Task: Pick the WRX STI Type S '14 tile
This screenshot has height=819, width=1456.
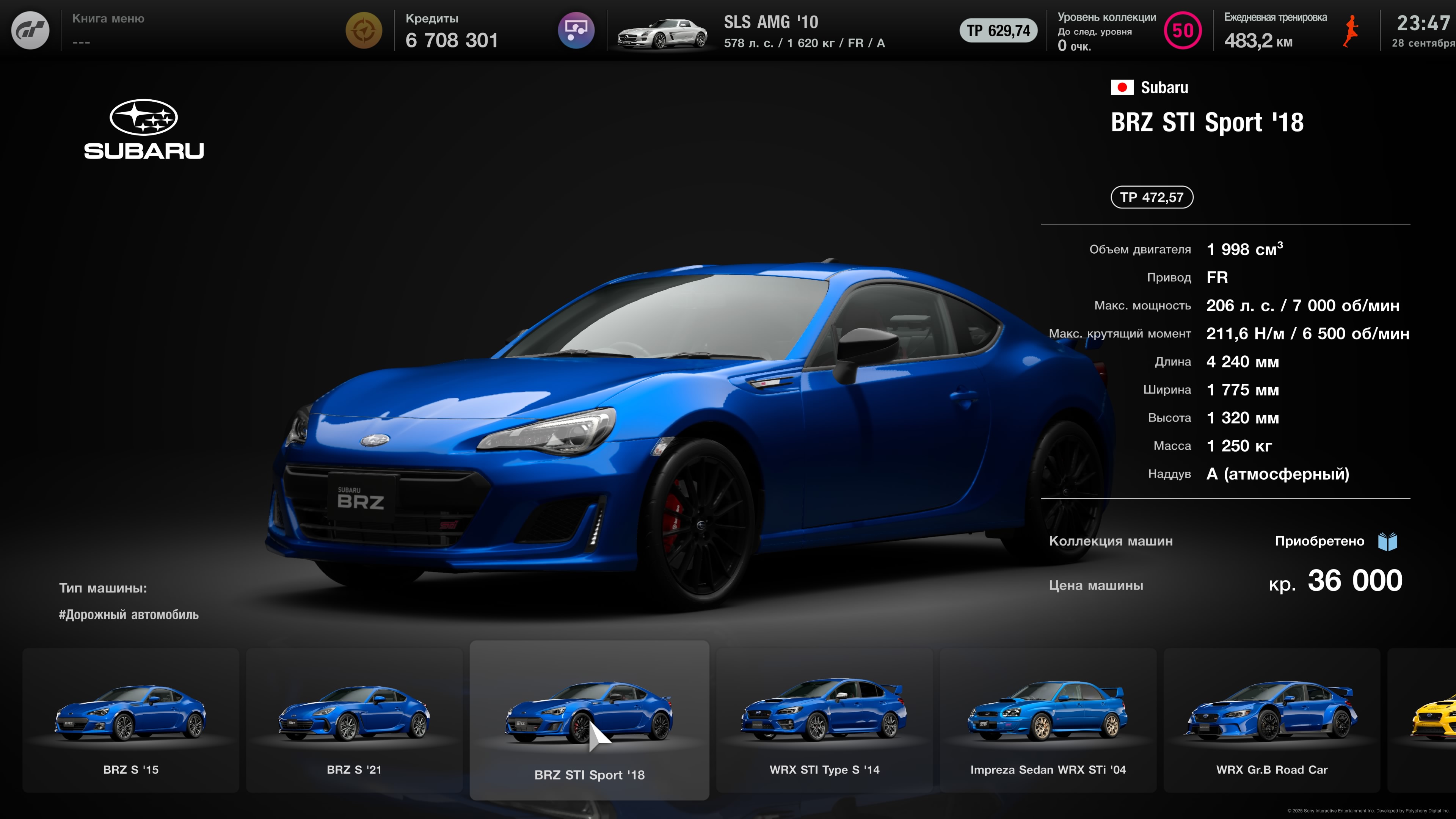Action: 824,720
